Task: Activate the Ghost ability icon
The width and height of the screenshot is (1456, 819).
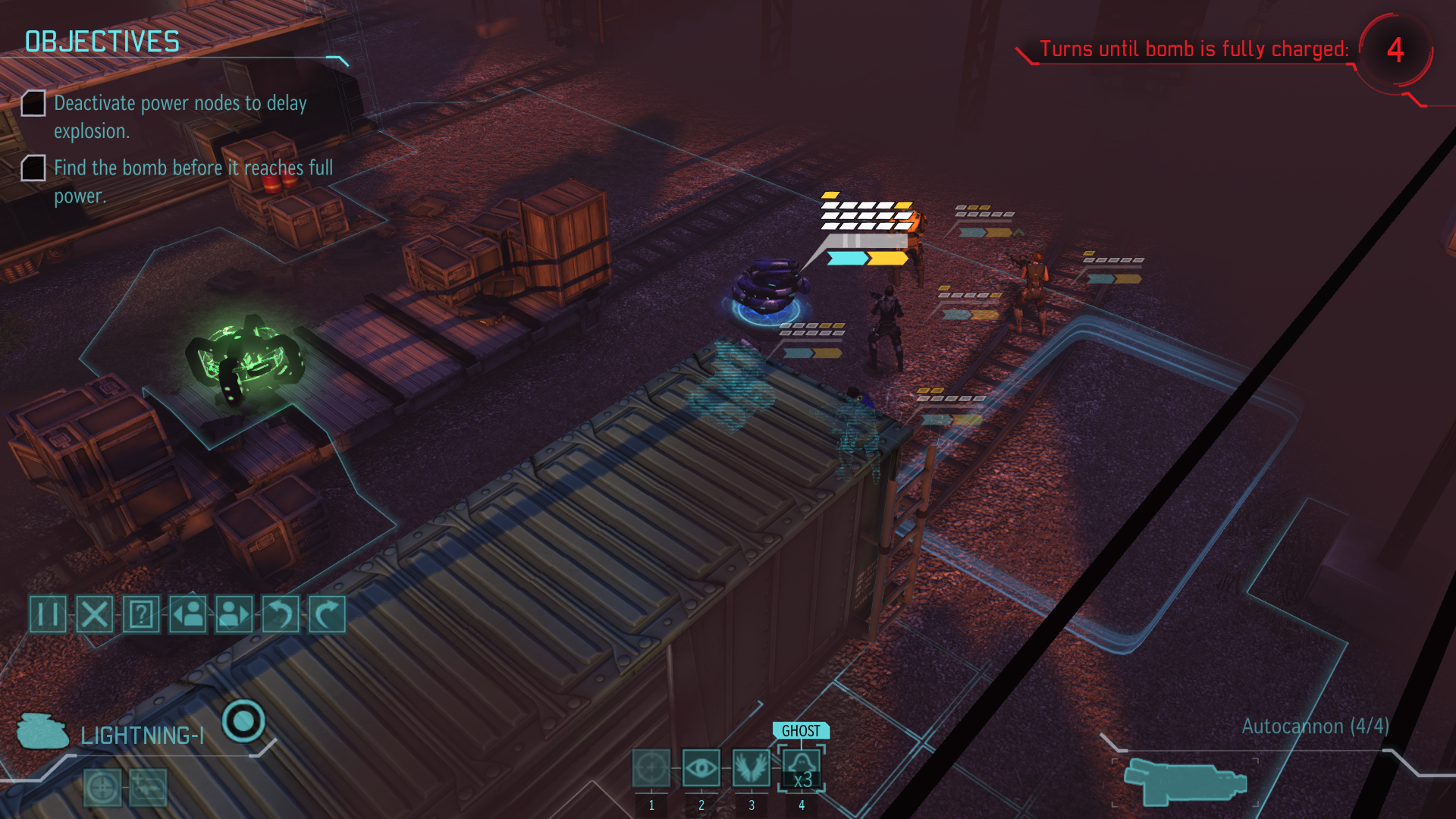Action: (802, 768)
